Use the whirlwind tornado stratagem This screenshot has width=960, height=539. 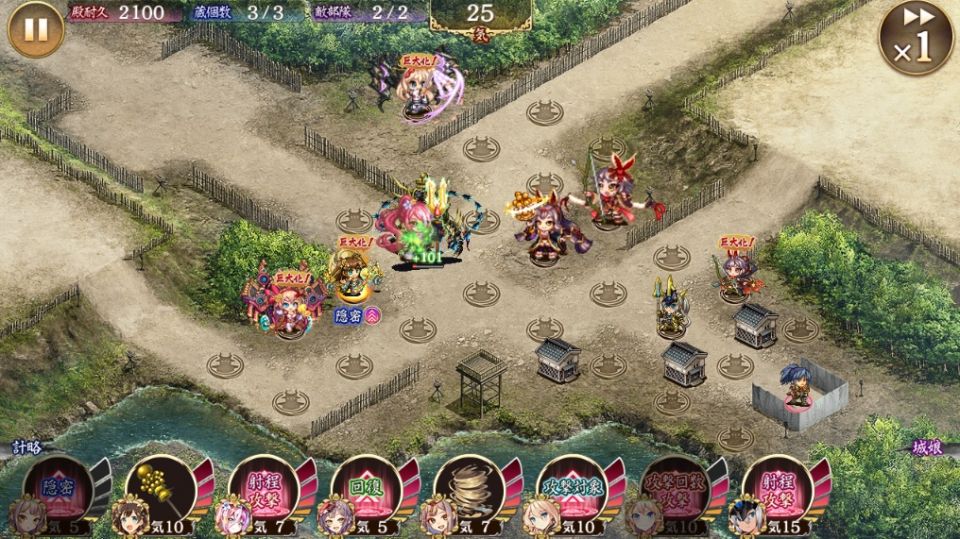pyautogui.click(x=468, y=489)
